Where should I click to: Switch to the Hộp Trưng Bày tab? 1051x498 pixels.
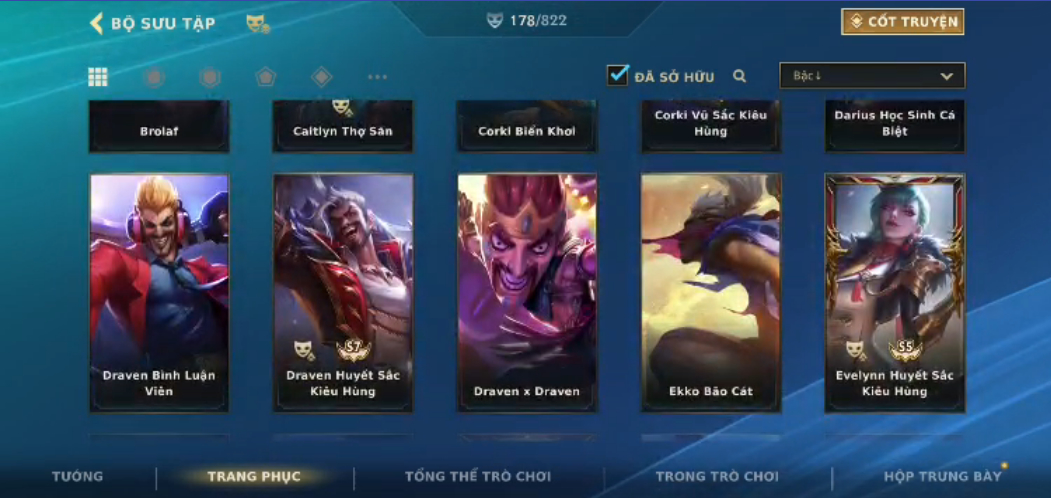coord(942,476)
